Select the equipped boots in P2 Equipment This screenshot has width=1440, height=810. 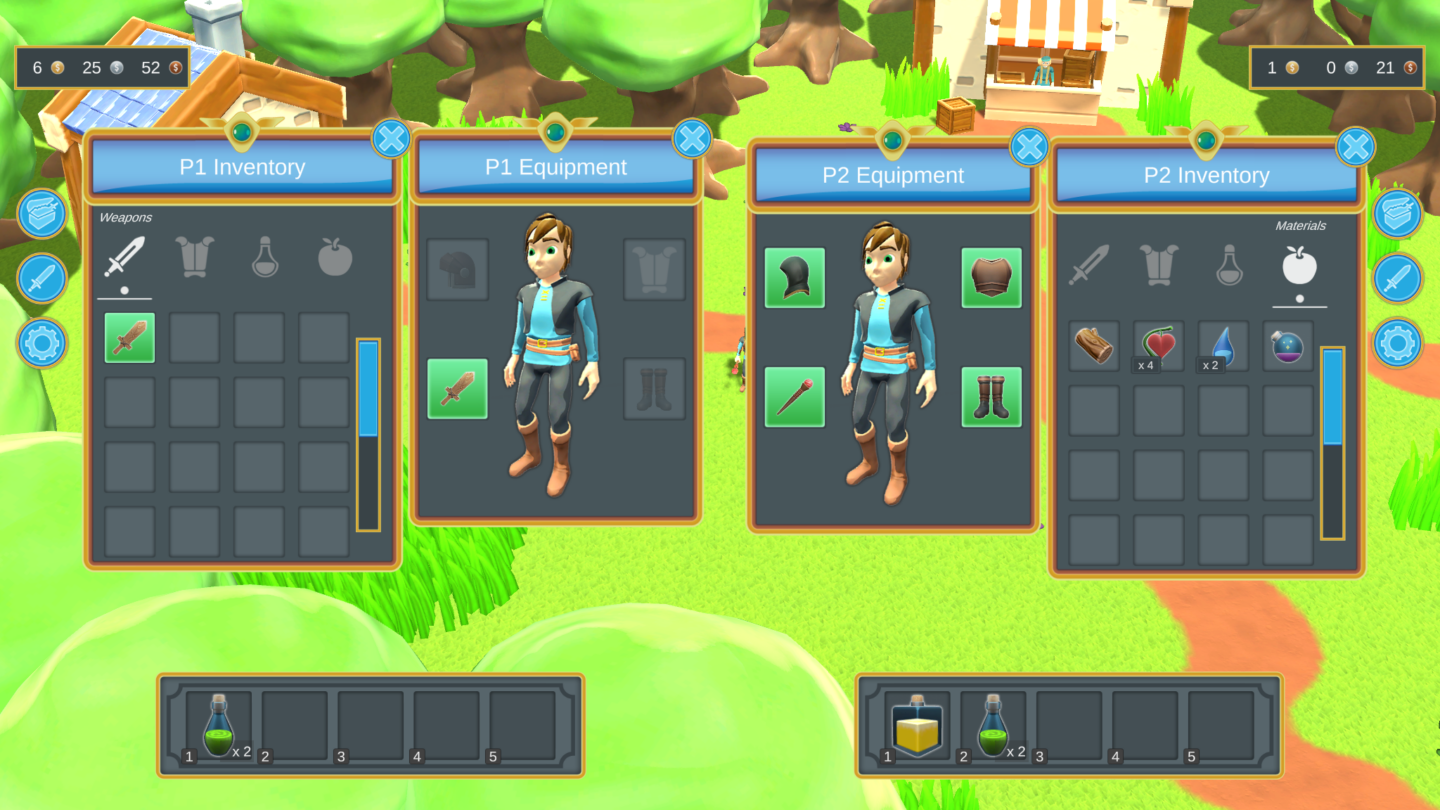(991, 395)
